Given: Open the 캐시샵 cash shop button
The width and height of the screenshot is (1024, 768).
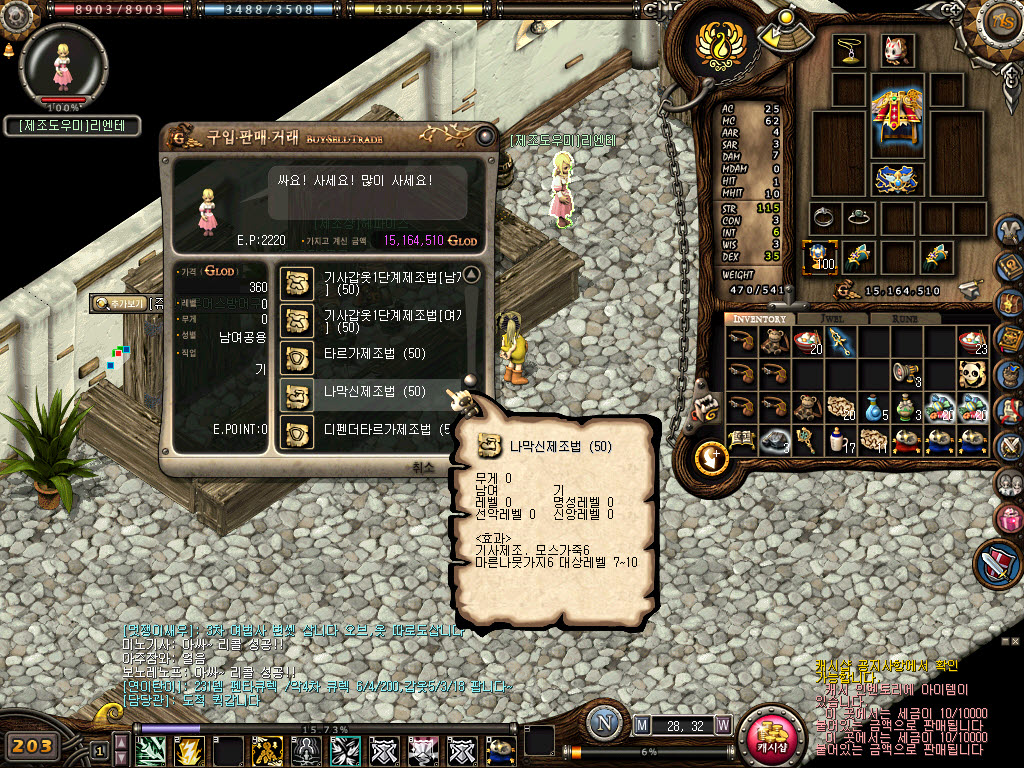Looking at the screenshot, I should 771,738.
